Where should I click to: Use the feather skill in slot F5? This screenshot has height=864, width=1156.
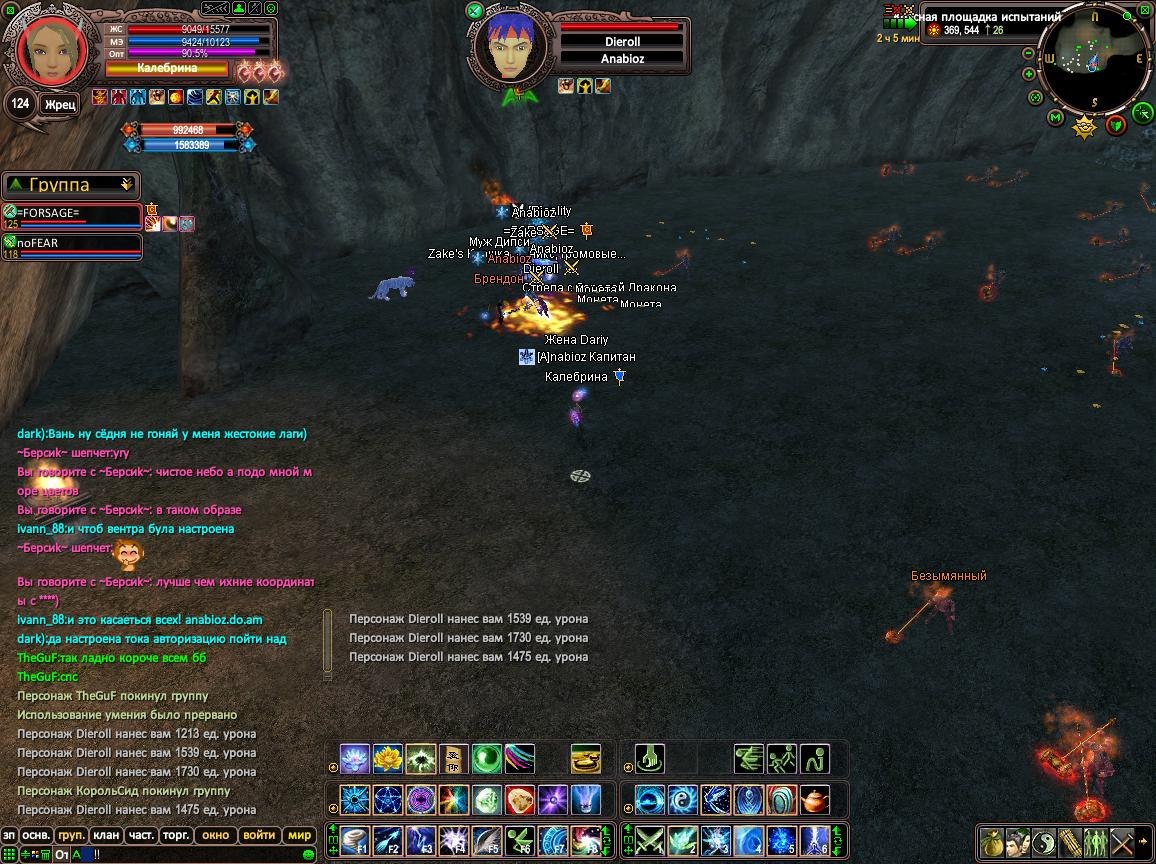click(x=487, y=840)
